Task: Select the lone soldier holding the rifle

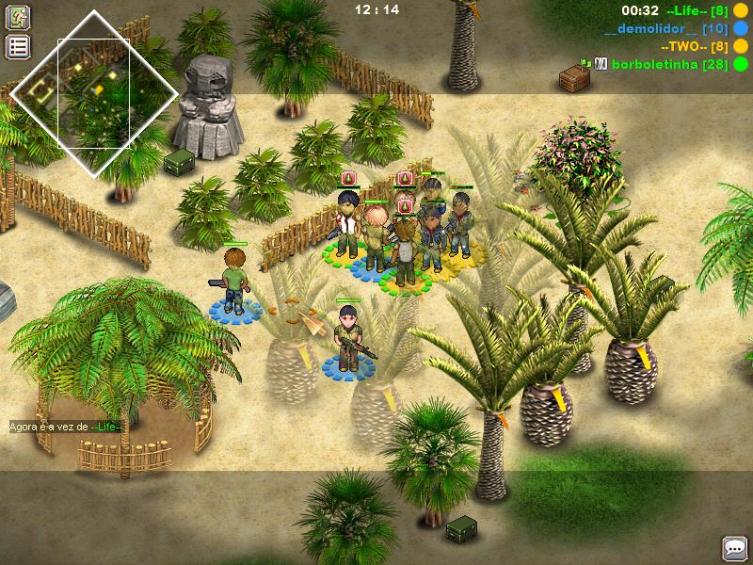Action: coord(349,338)
